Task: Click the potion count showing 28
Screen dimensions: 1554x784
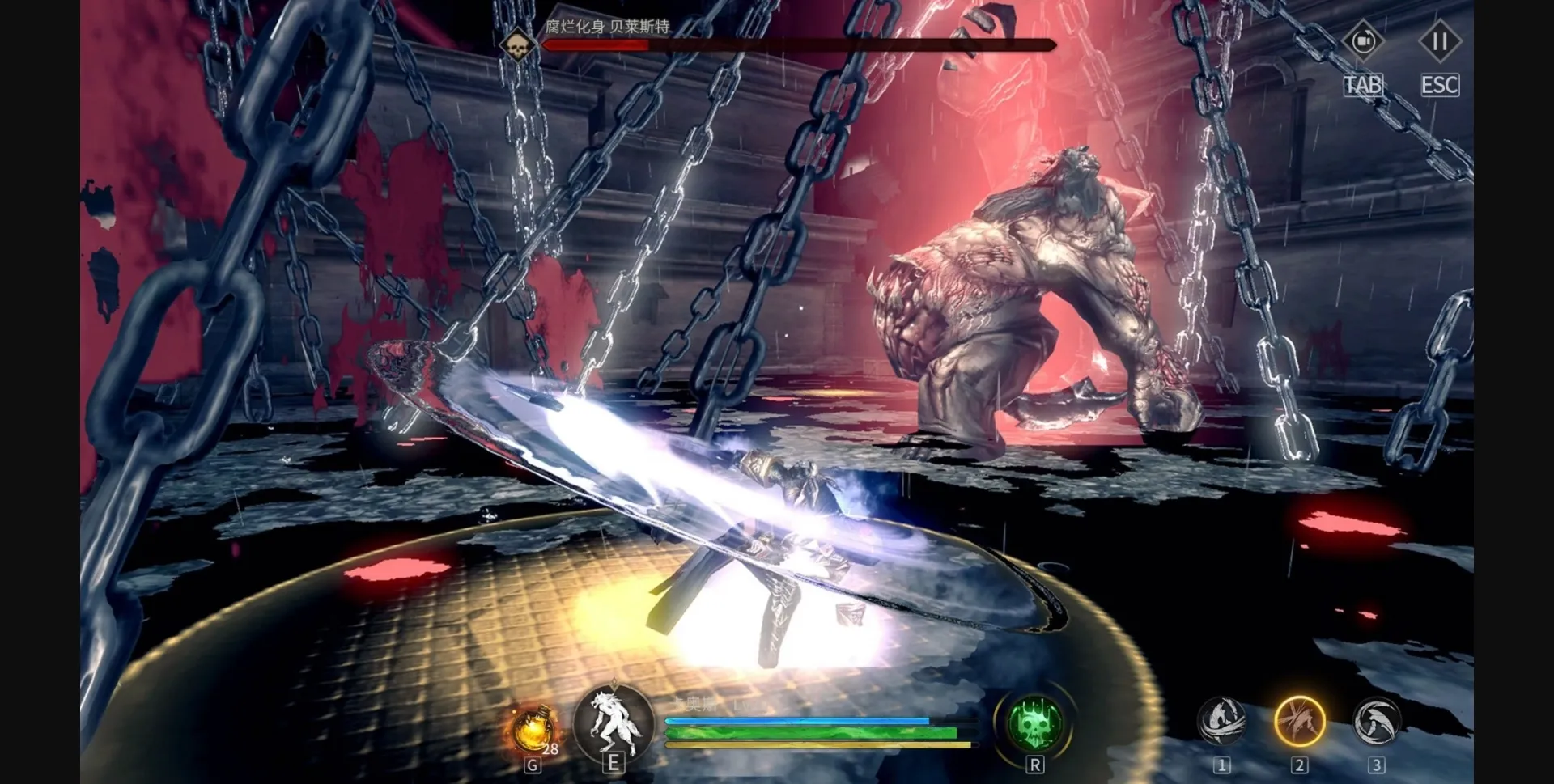Action: [550, 750]
